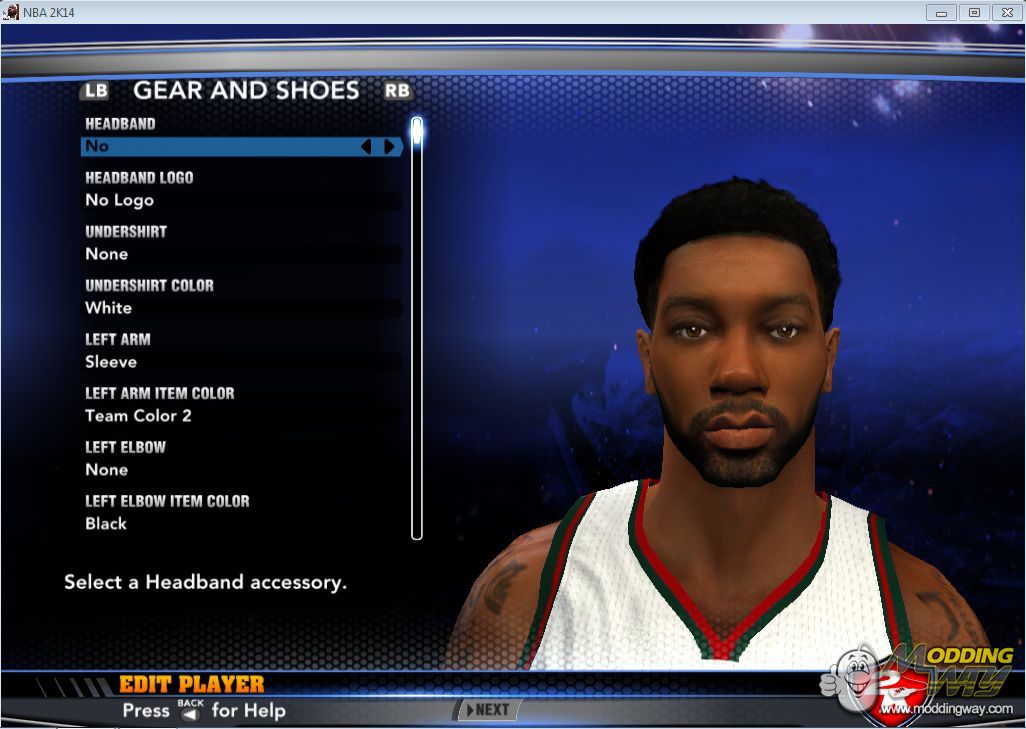Image resolution: width=1026 pixels, height=729 pixels.
Task: Click the Next button
Action: pos(487,710)
